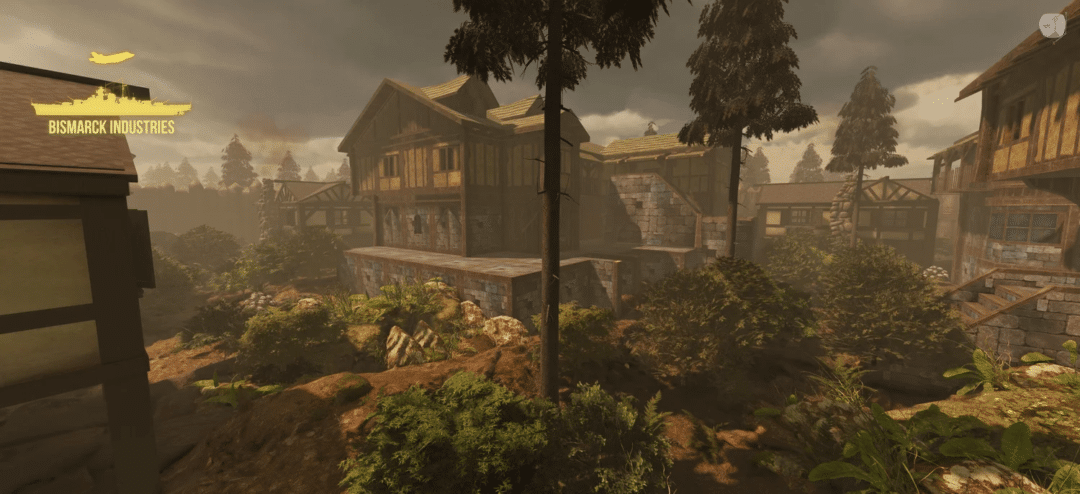Click the small round white emblem icon
The image size is (1080, 494).
click(x=1051, y=26)
